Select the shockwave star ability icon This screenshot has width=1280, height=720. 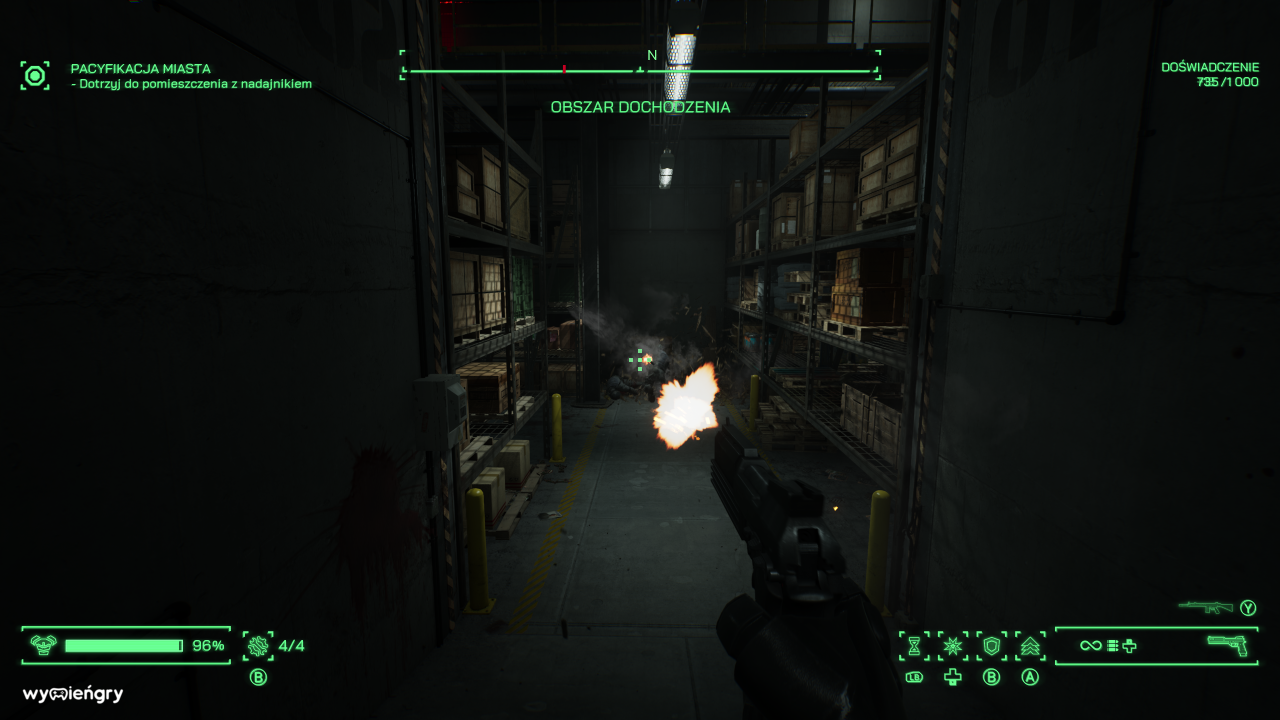(x=953, y=645)
